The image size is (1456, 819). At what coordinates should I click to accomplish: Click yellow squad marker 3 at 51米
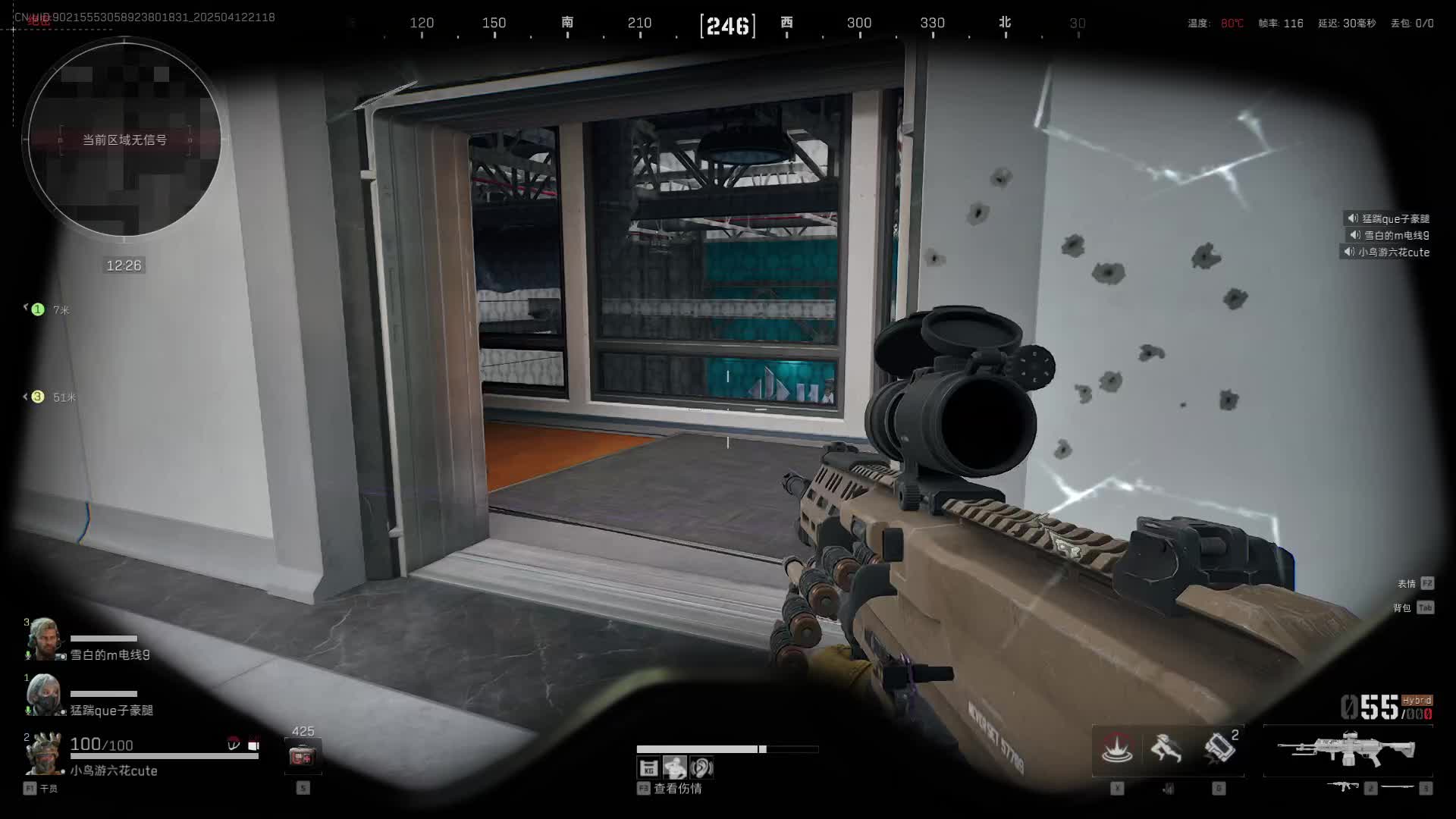38,397
